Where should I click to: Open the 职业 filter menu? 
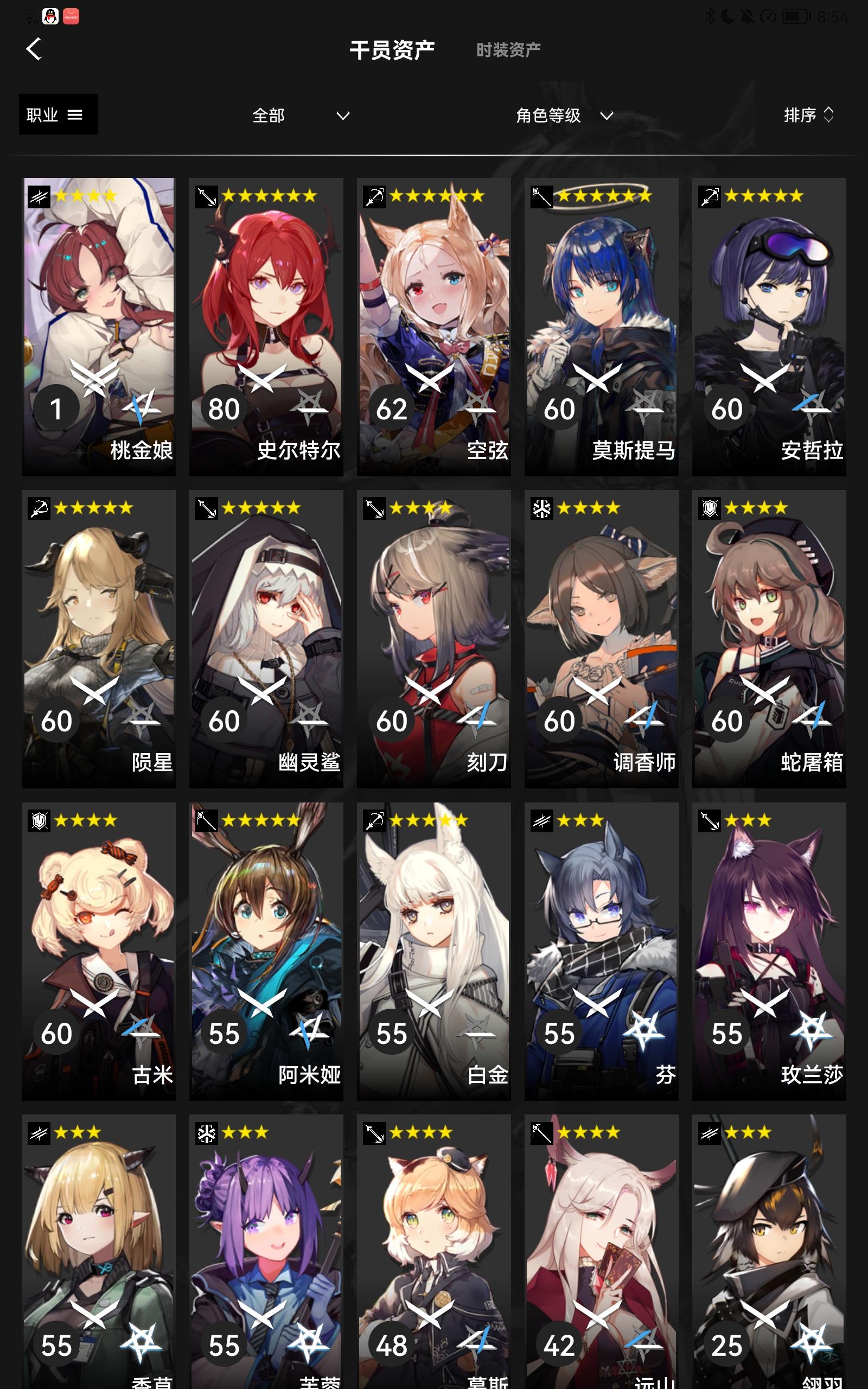point(56,114)
